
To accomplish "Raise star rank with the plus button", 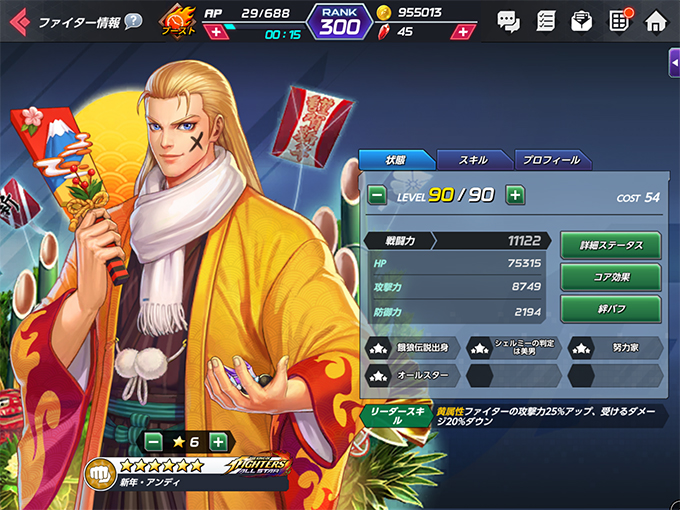I will 219,441.
